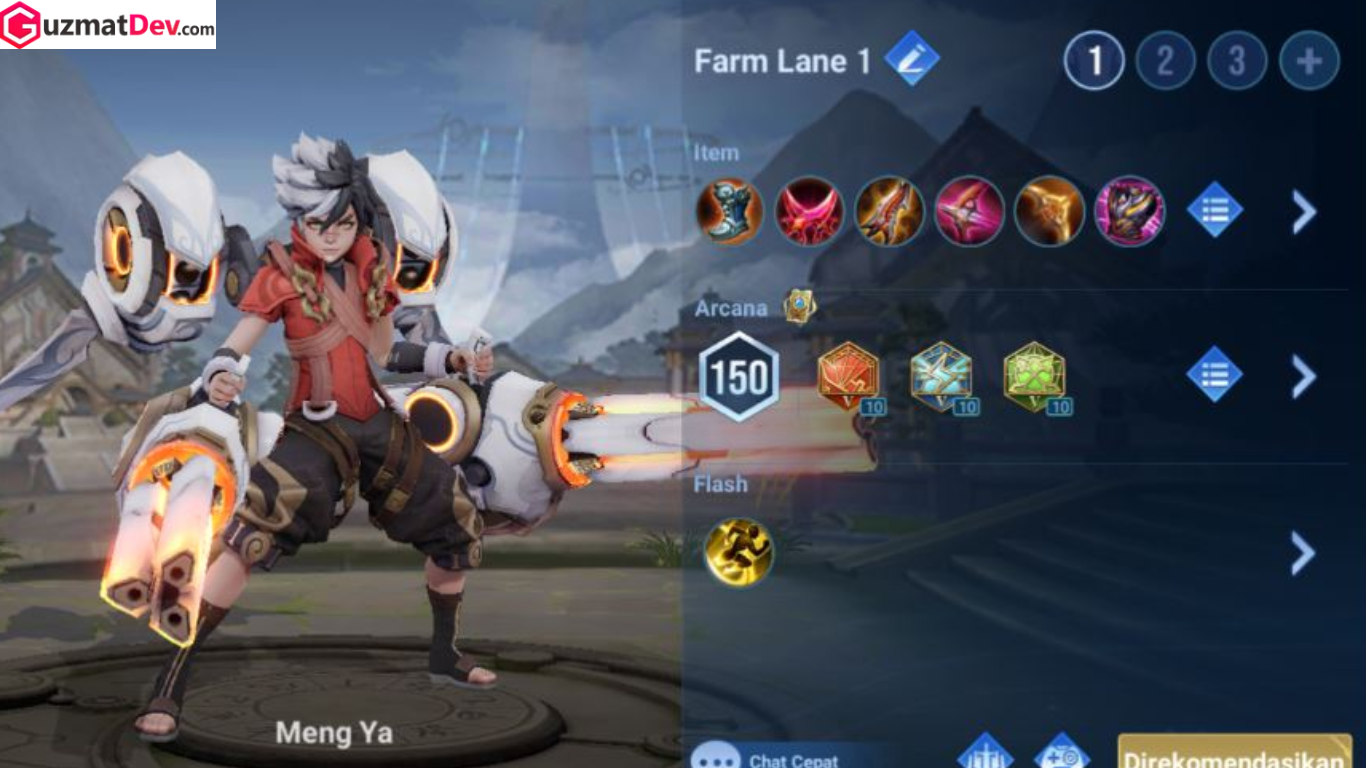1366x768 pixels.
Task: Open the item build list diamond icon
Action: (1214, 211)
